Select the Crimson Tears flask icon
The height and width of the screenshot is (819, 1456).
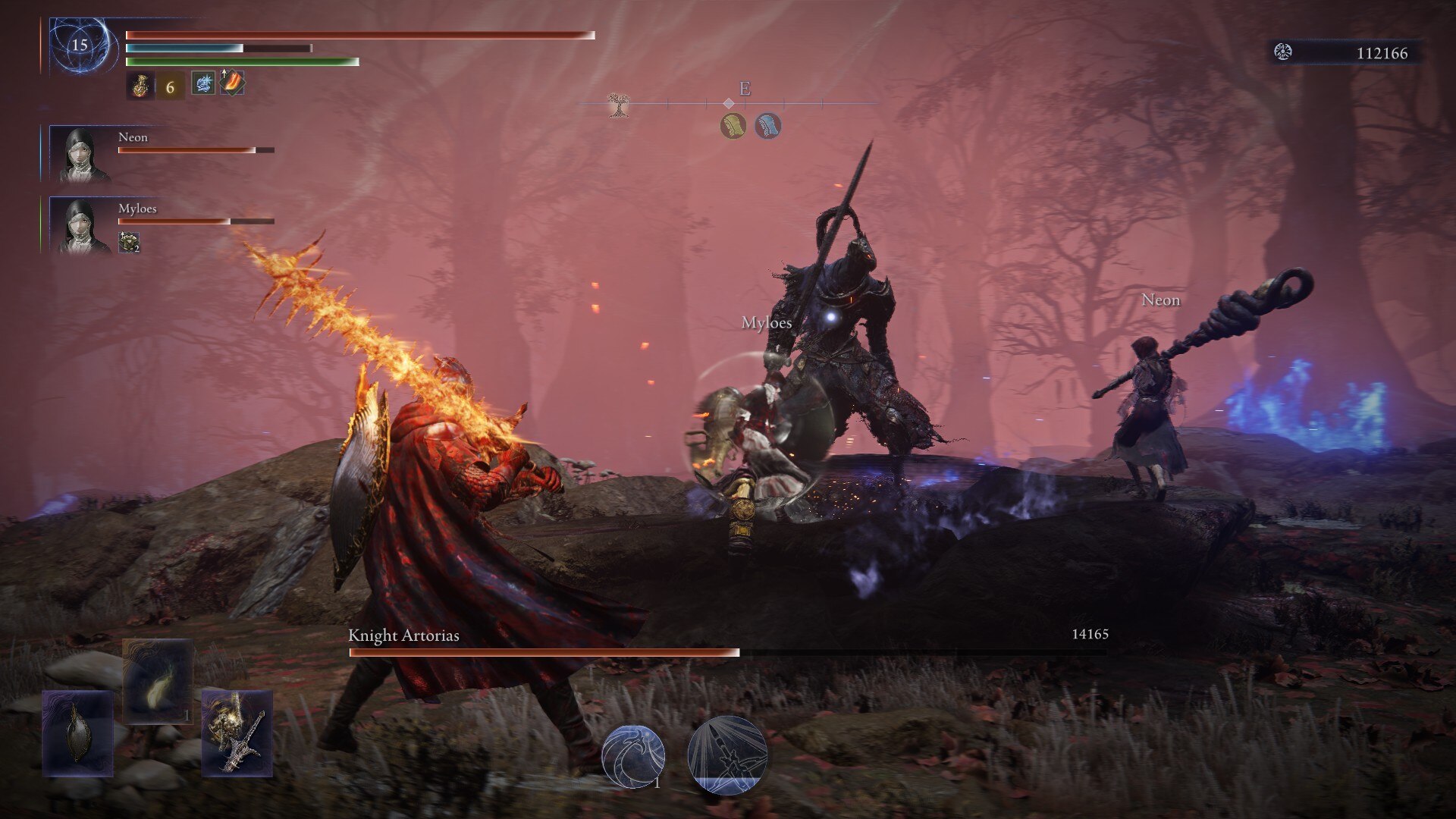coord(141,86)
